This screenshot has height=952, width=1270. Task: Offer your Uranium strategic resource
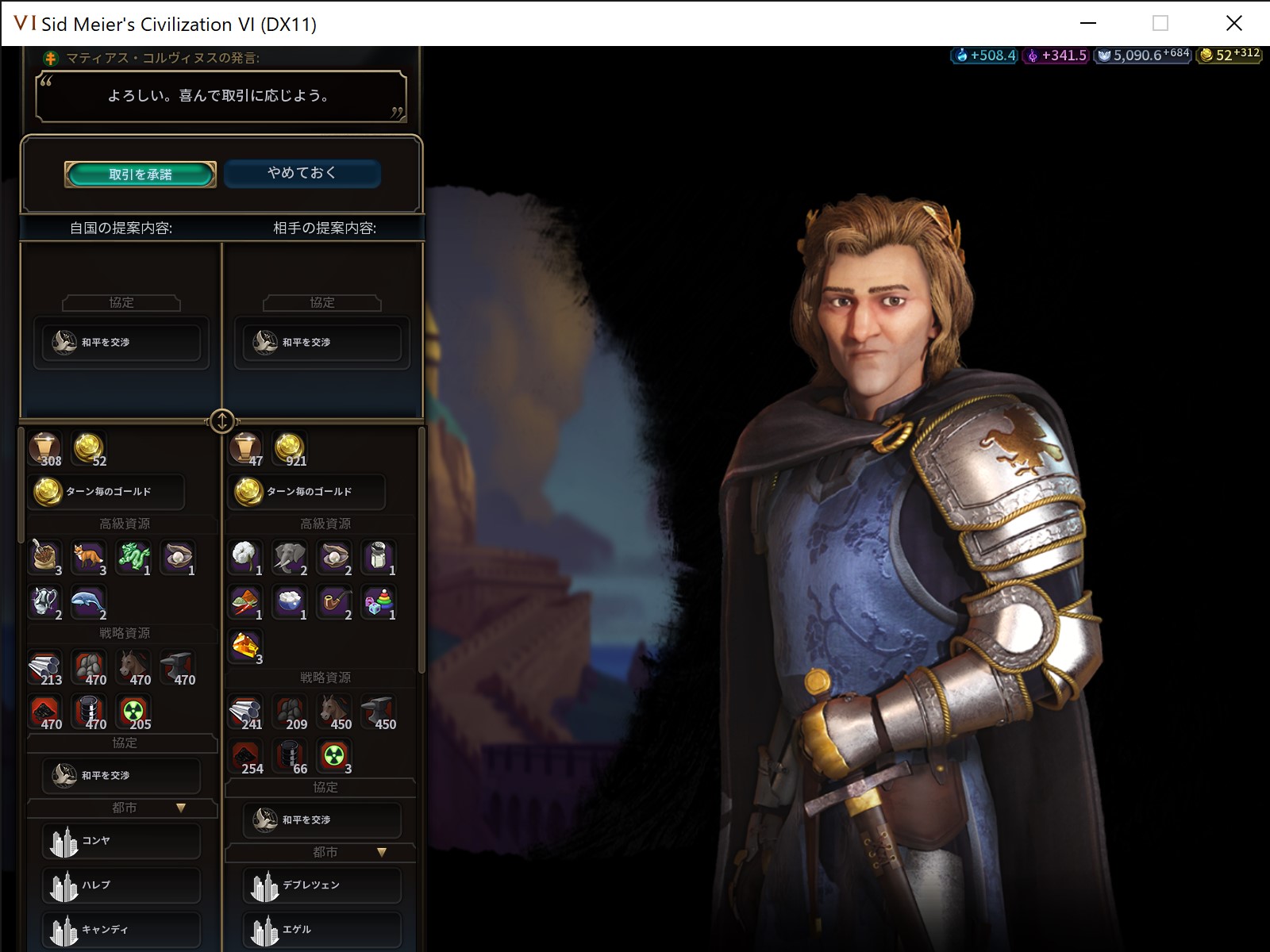click(x=133, y=711)
